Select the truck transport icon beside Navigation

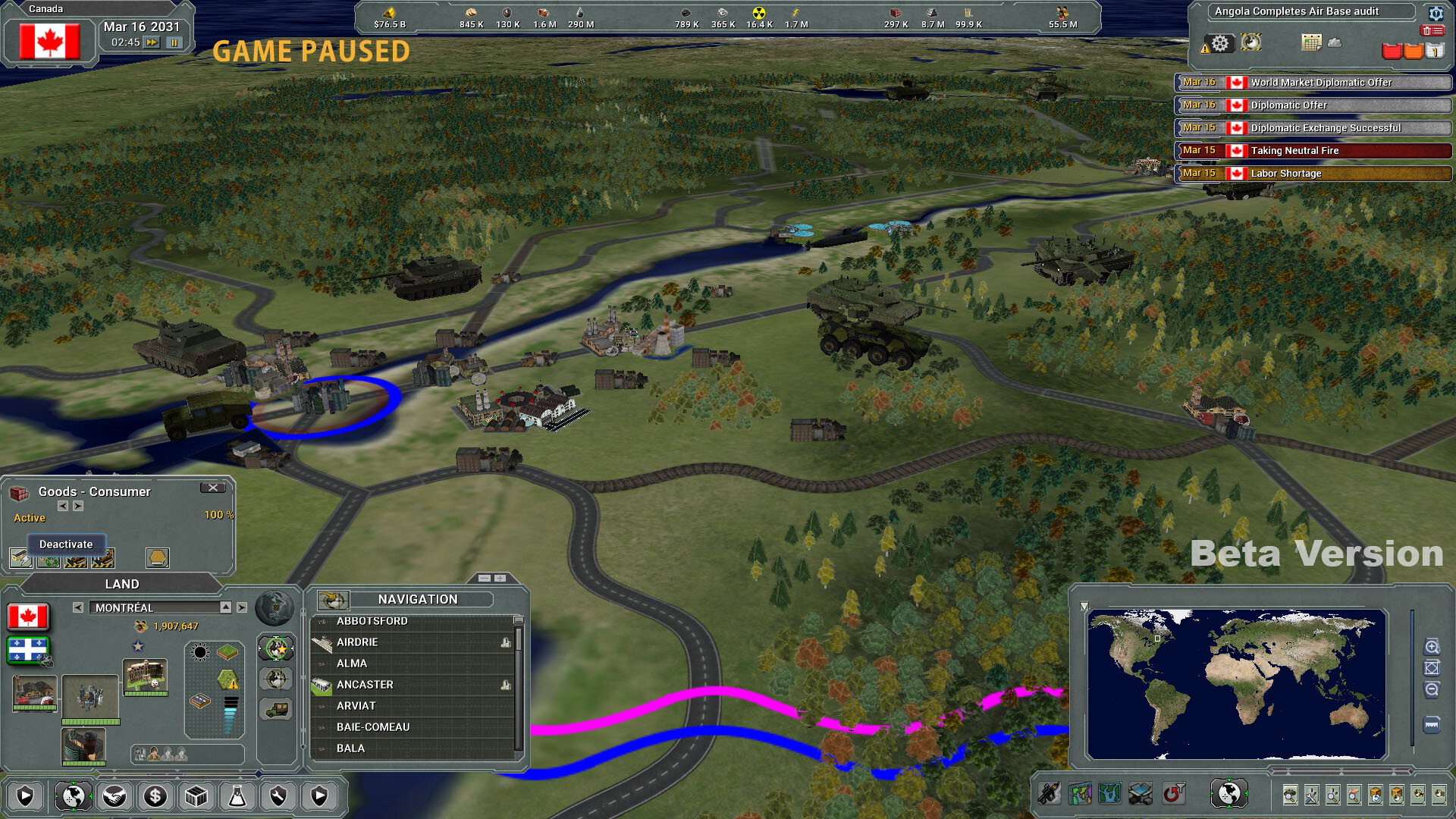pos(276,709)
